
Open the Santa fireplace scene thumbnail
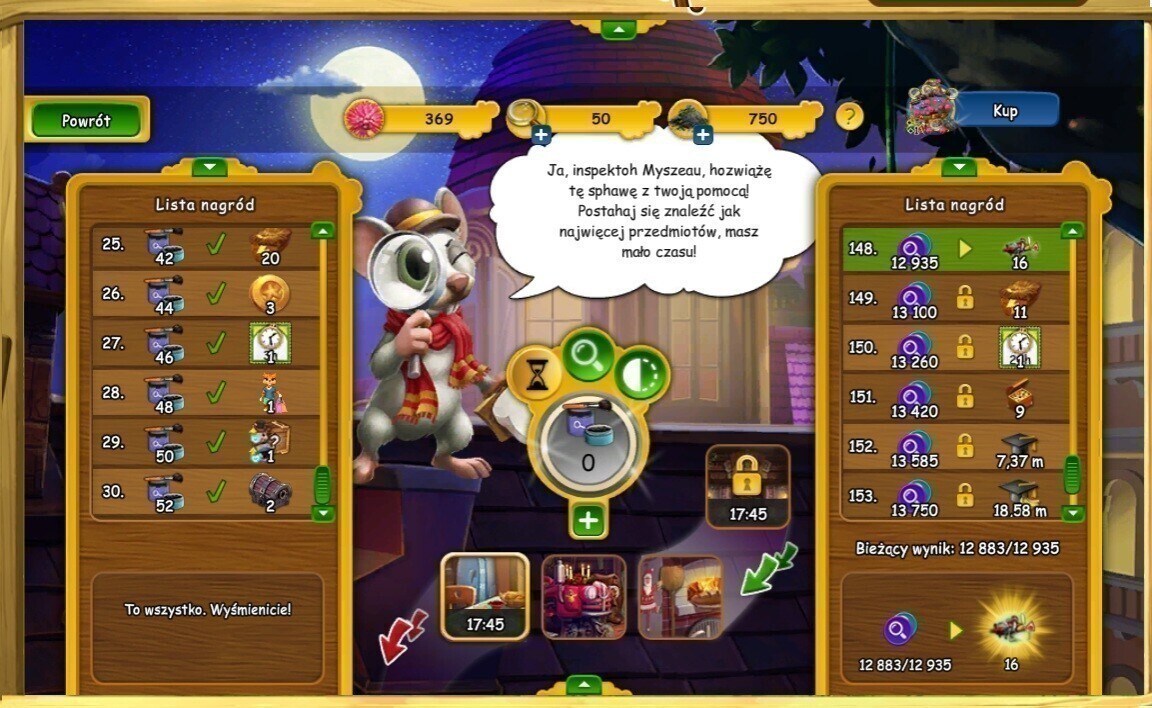point(680,596)
